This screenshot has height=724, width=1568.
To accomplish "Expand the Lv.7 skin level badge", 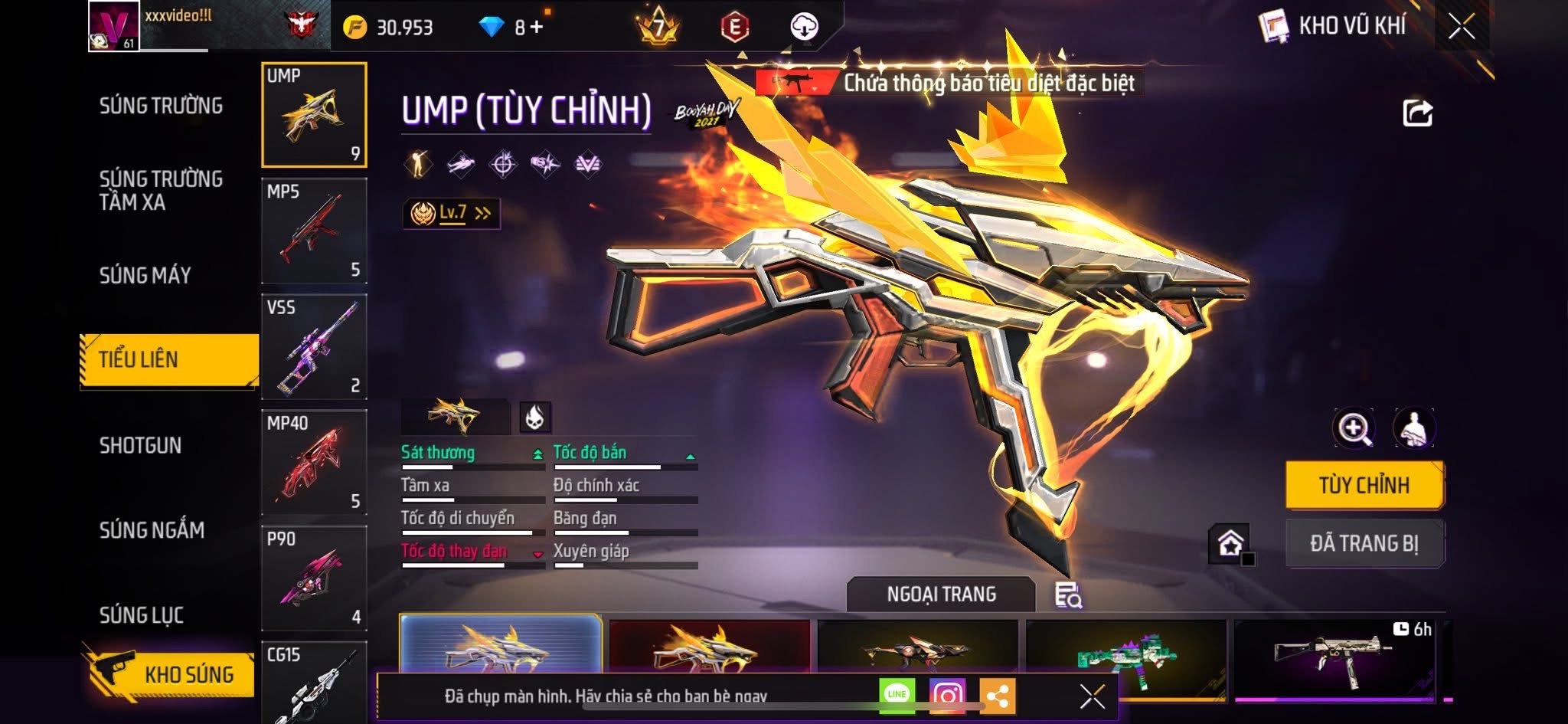I will [452, 213].
